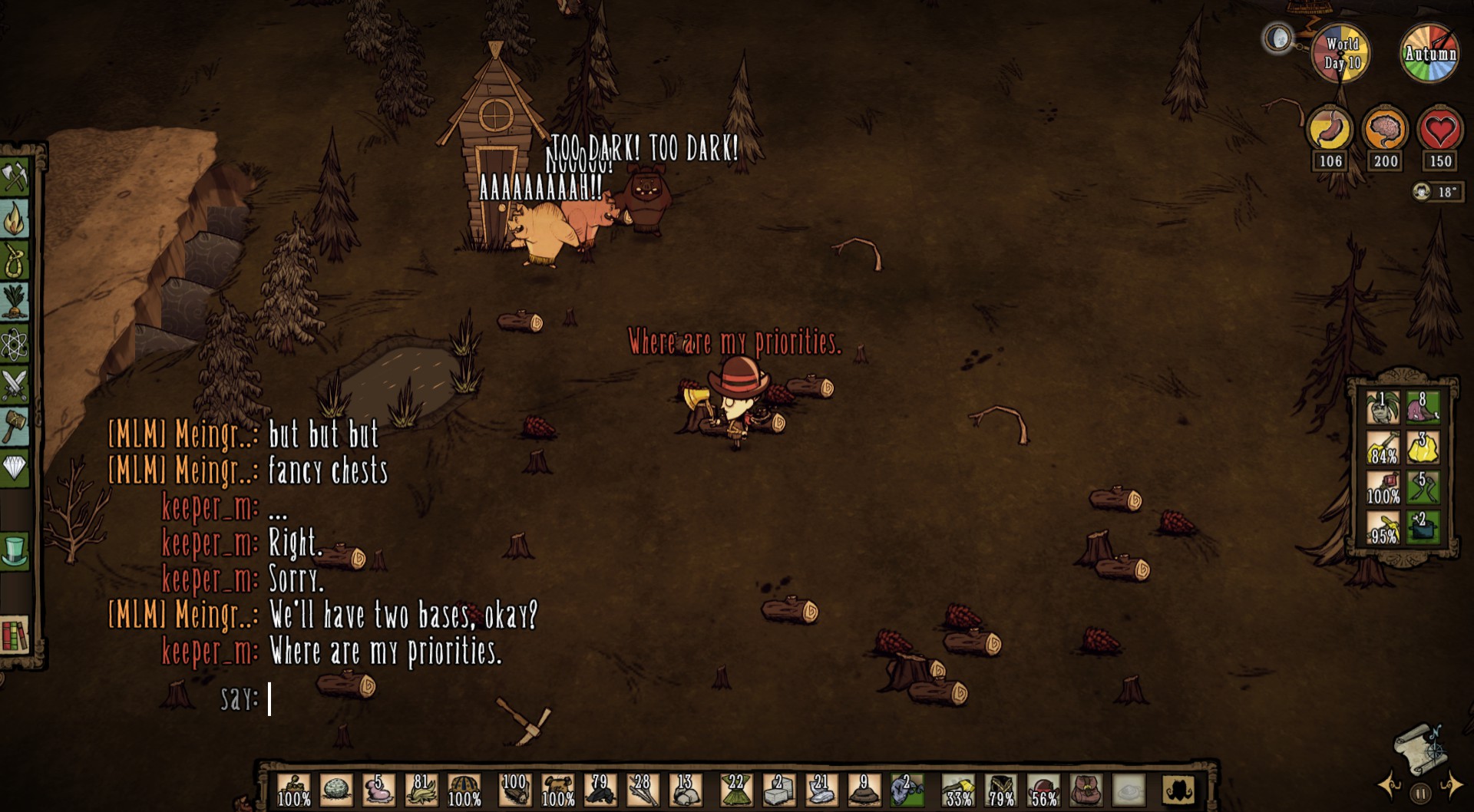Switch to the Structures hammer tab

[15, 424]
